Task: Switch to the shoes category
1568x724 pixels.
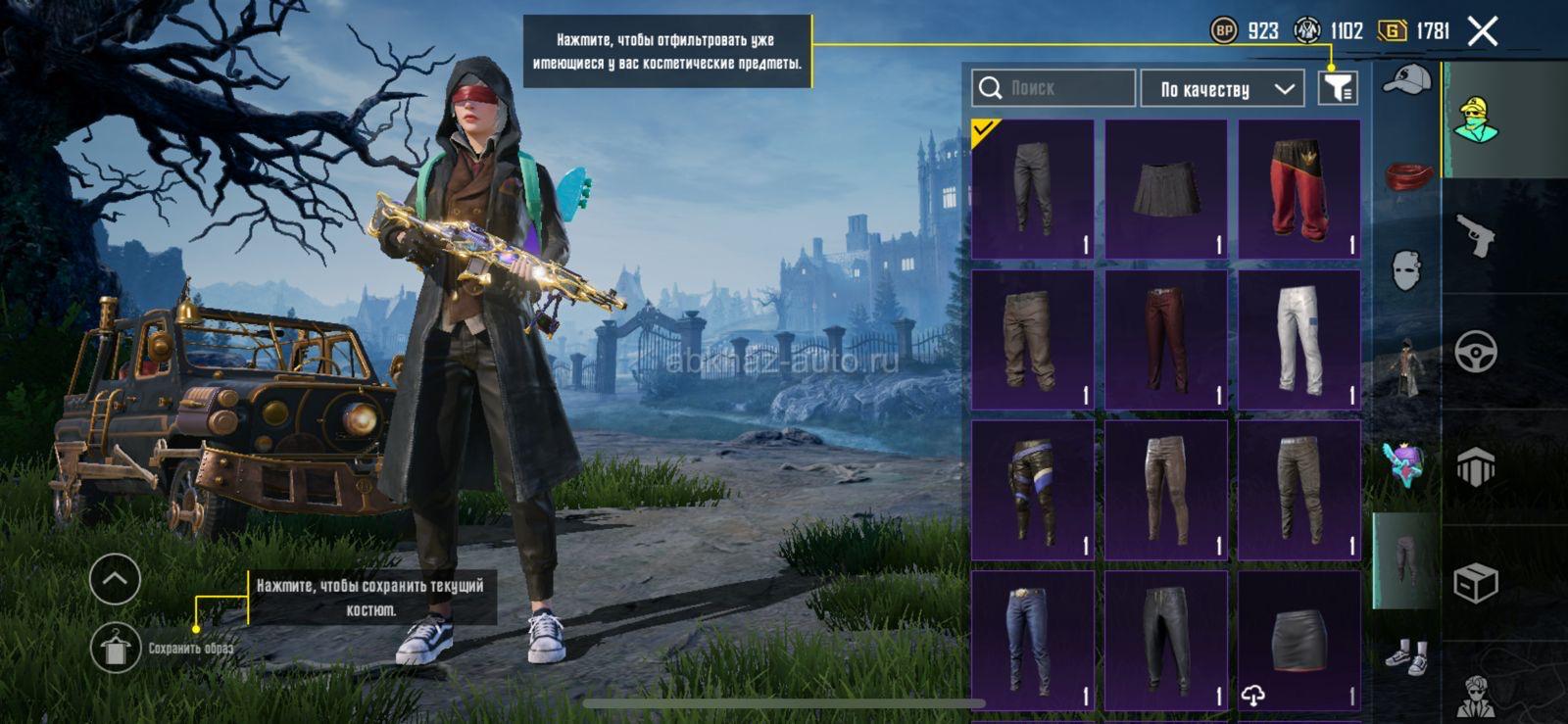Action: coord(1407,656)
